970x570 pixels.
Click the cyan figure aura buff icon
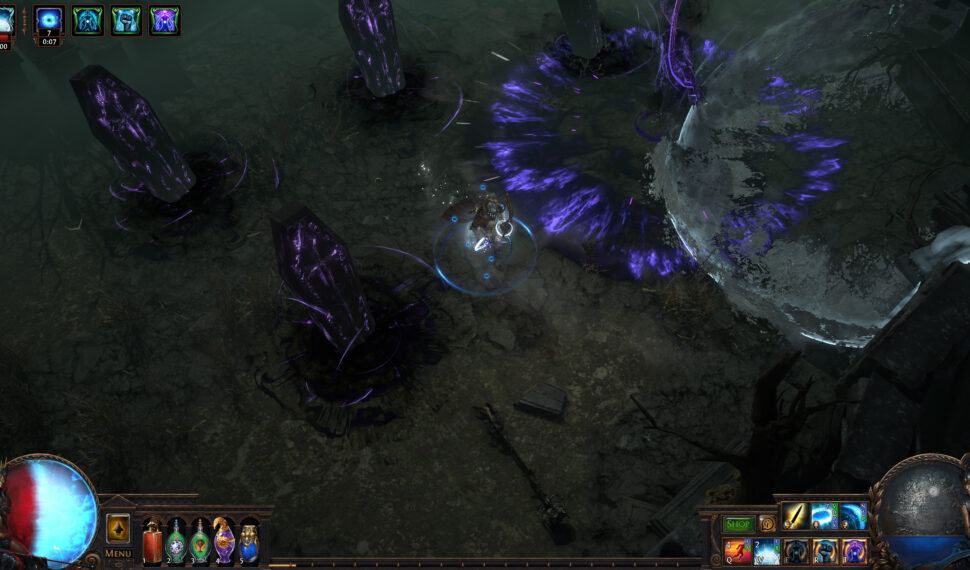point(88,20)
